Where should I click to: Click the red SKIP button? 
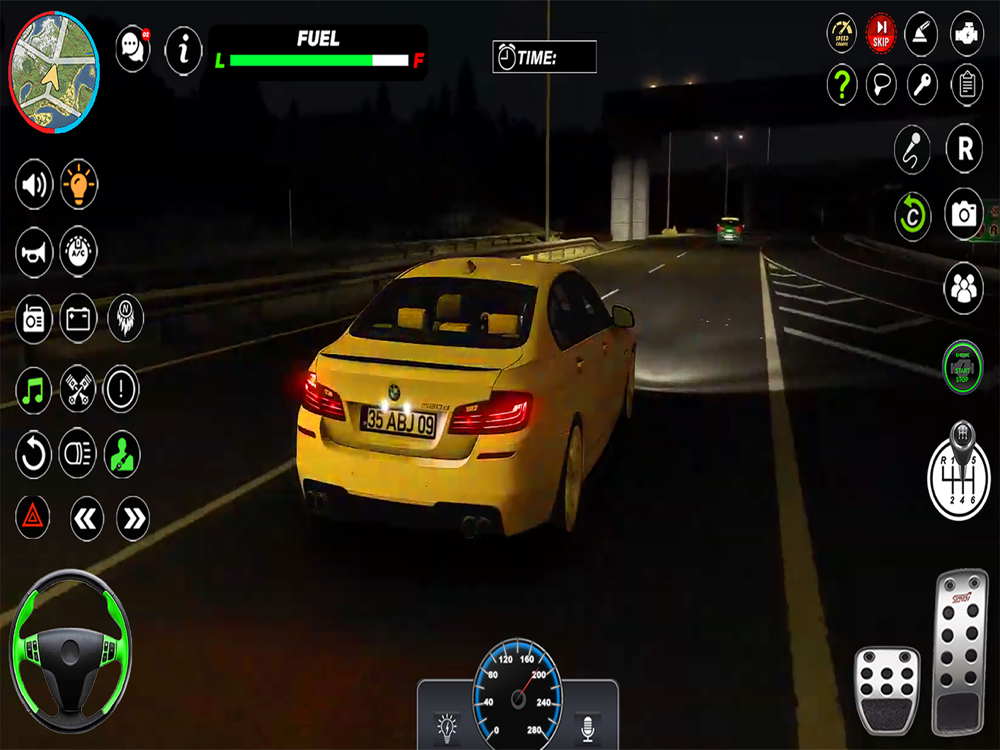tap(881, 31)
